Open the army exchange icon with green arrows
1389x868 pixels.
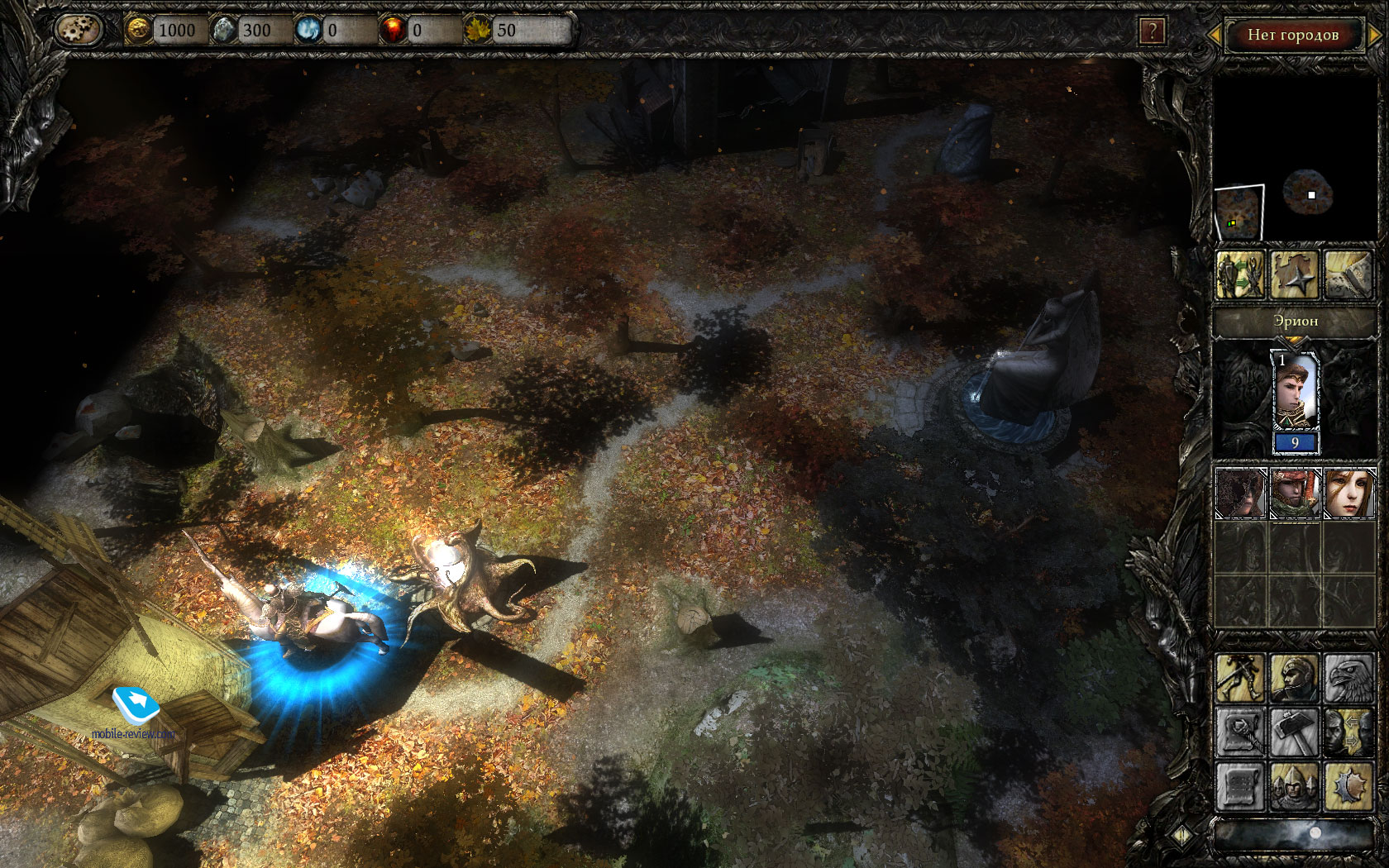(1240, 274)
